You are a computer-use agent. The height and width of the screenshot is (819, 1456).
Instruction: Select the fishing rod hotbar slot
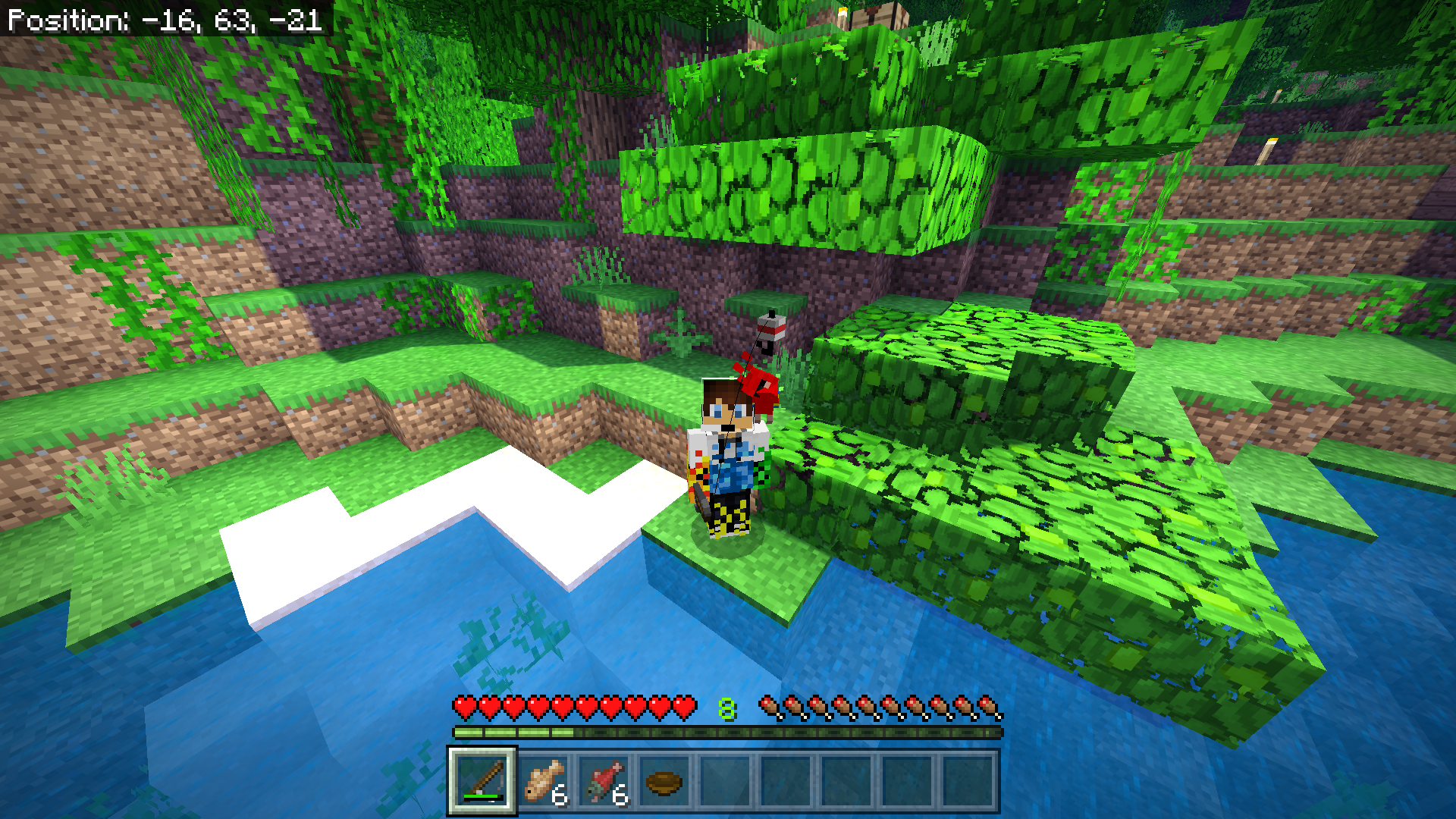pyautogui.click(x=482, y=780)
